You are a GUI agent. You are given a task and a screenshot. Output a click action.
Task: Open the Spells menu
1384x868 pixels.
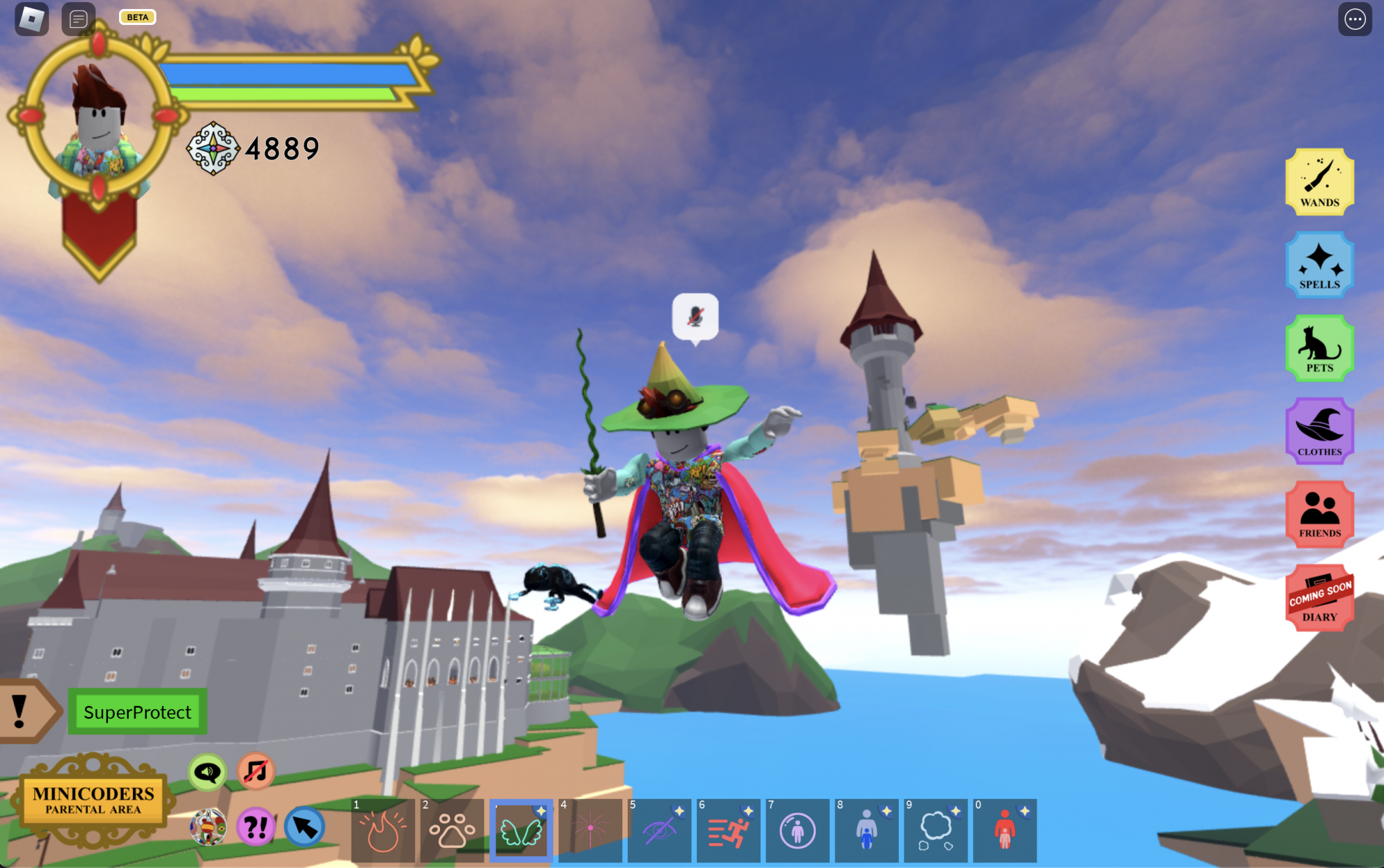(1319, 265)
